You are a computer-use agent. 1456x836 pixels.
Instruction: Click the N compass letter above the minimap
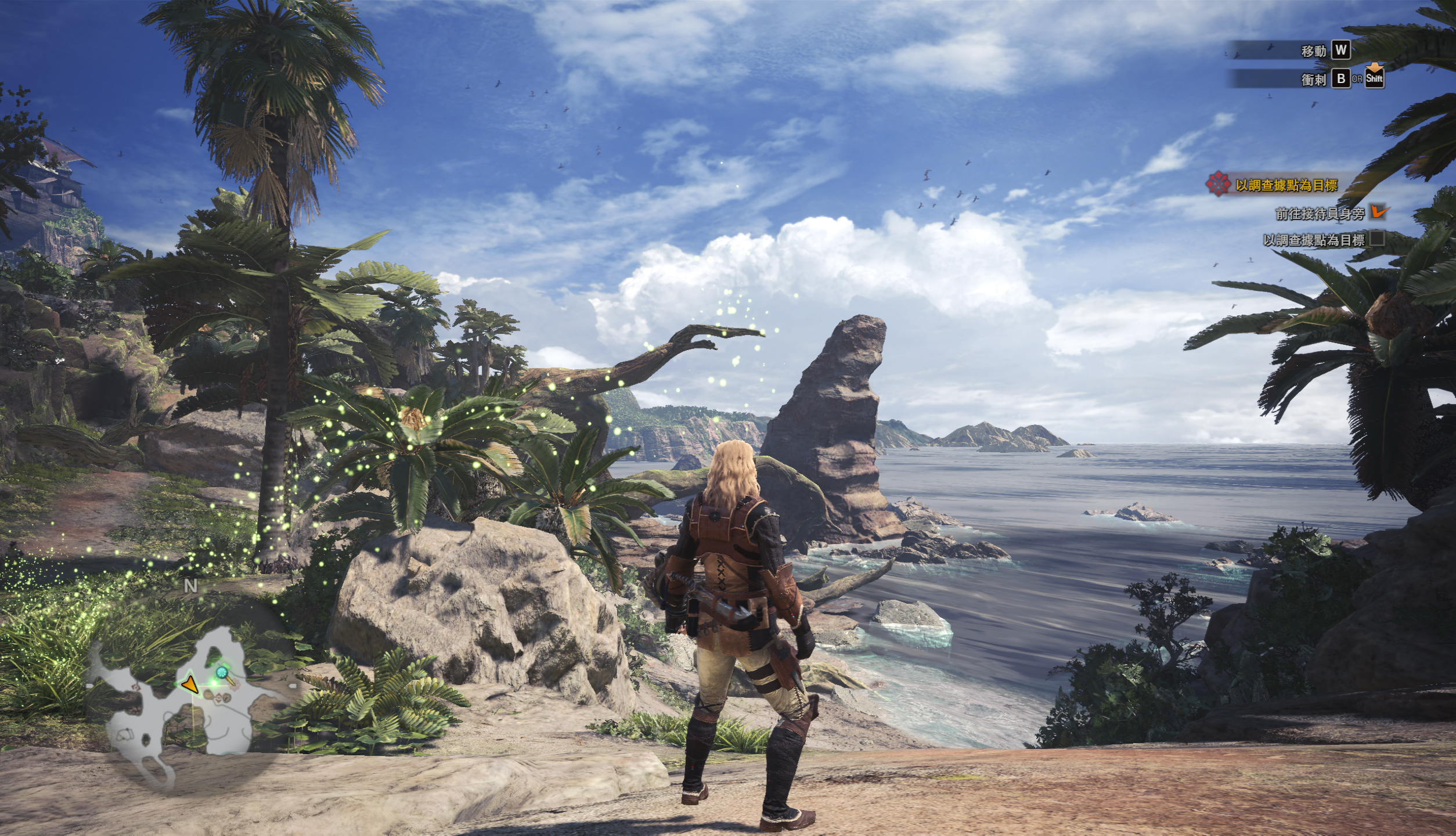190,586
